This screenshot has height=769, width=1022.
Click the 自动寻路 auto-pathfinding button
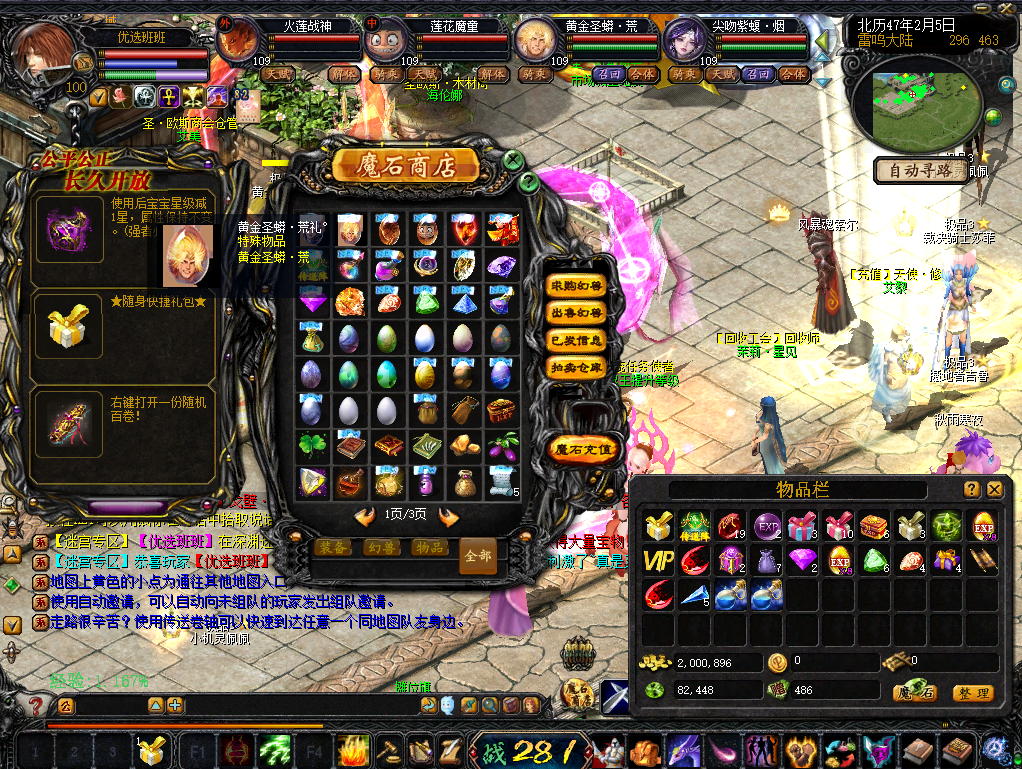tap(921, 170)
